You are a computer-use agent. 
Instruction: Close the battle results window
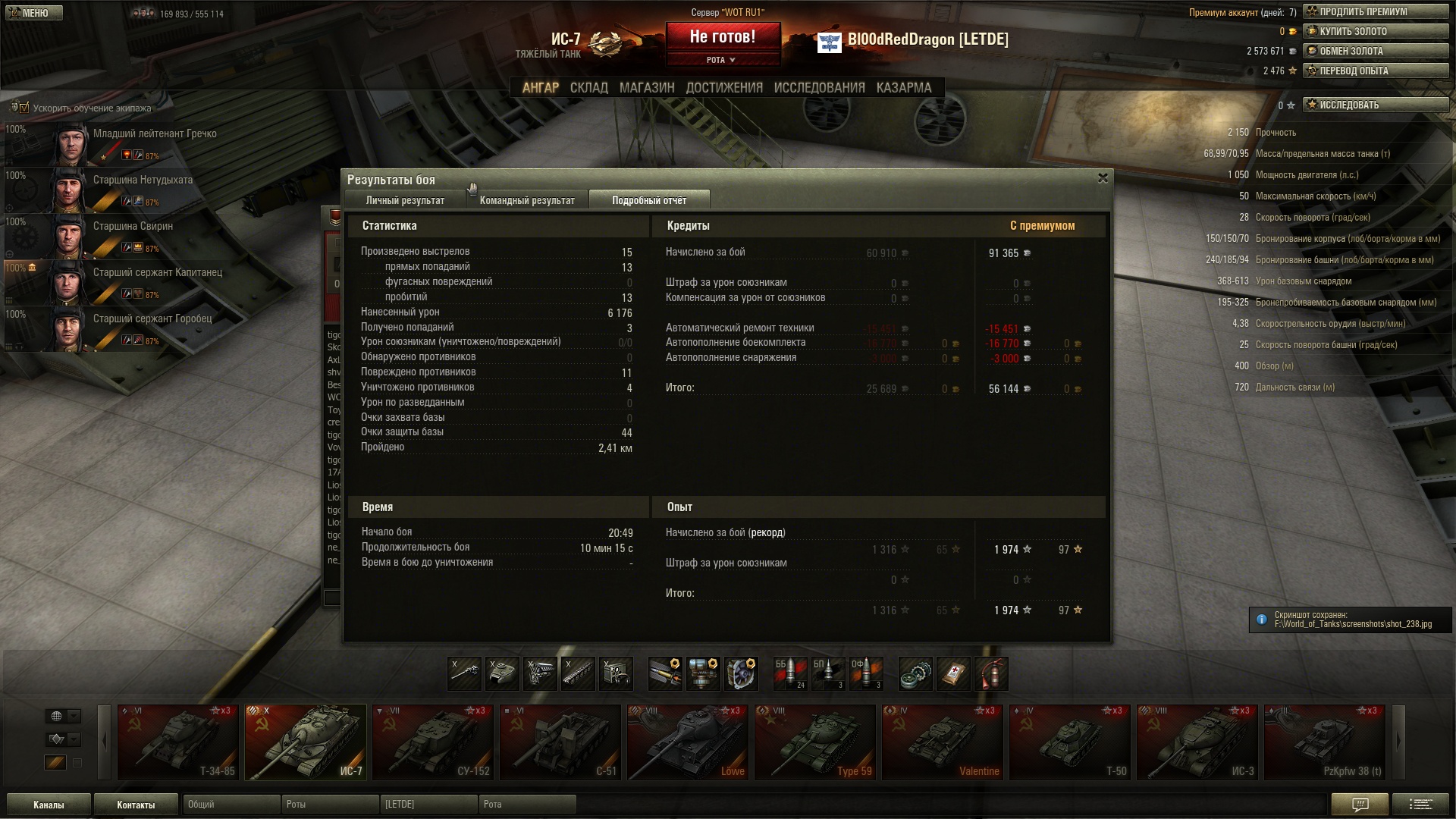(1103, 178)
